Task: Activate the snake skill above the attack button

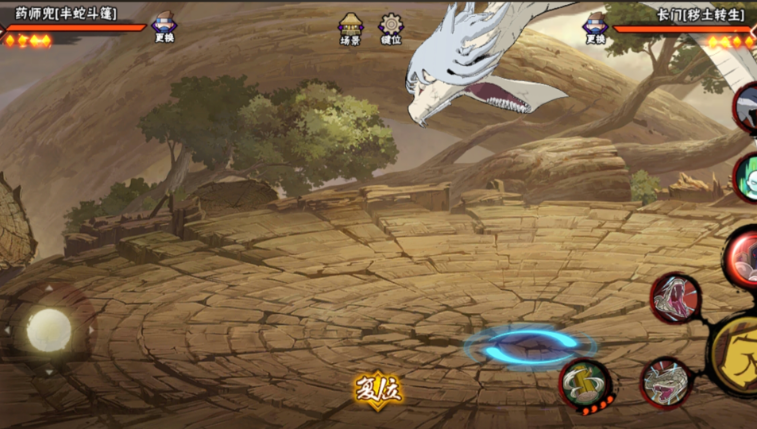Action: (675, 298)
